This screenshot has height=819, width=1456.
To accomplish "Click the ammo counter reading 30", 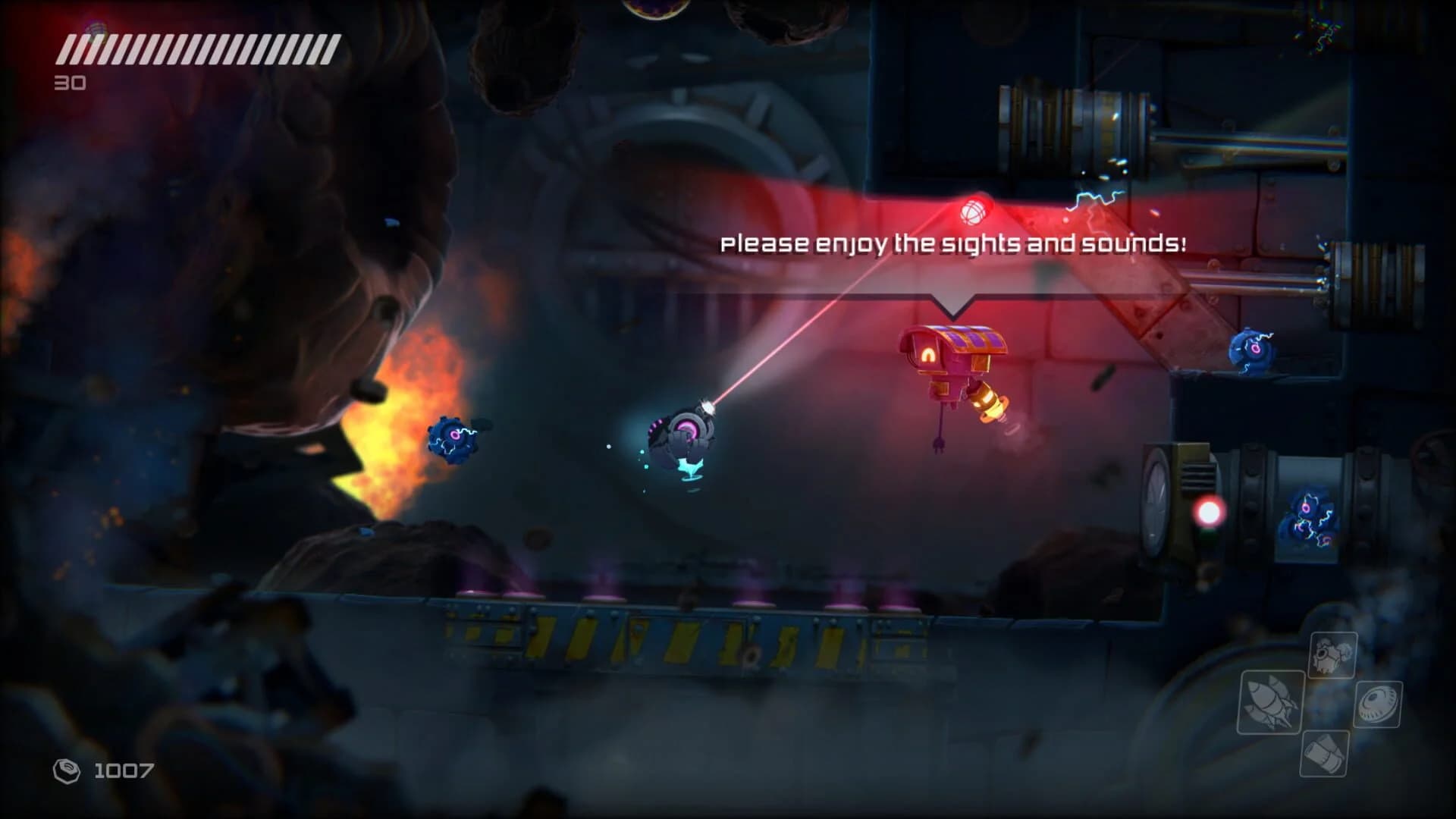I will coord(70,82).
